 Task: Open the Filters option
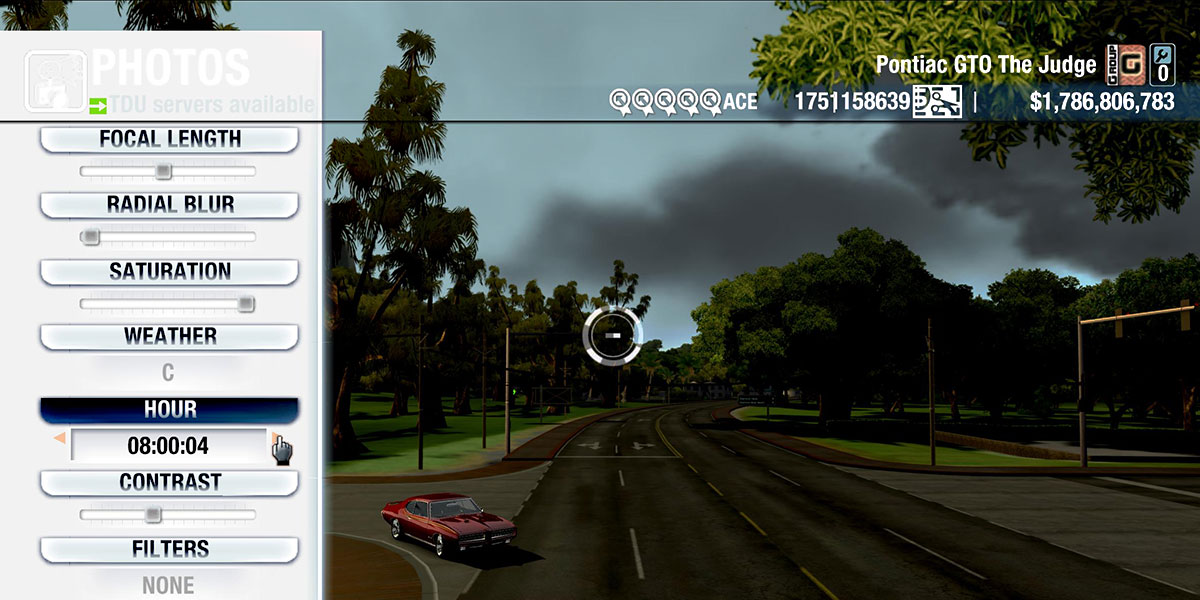click(169, 549)
